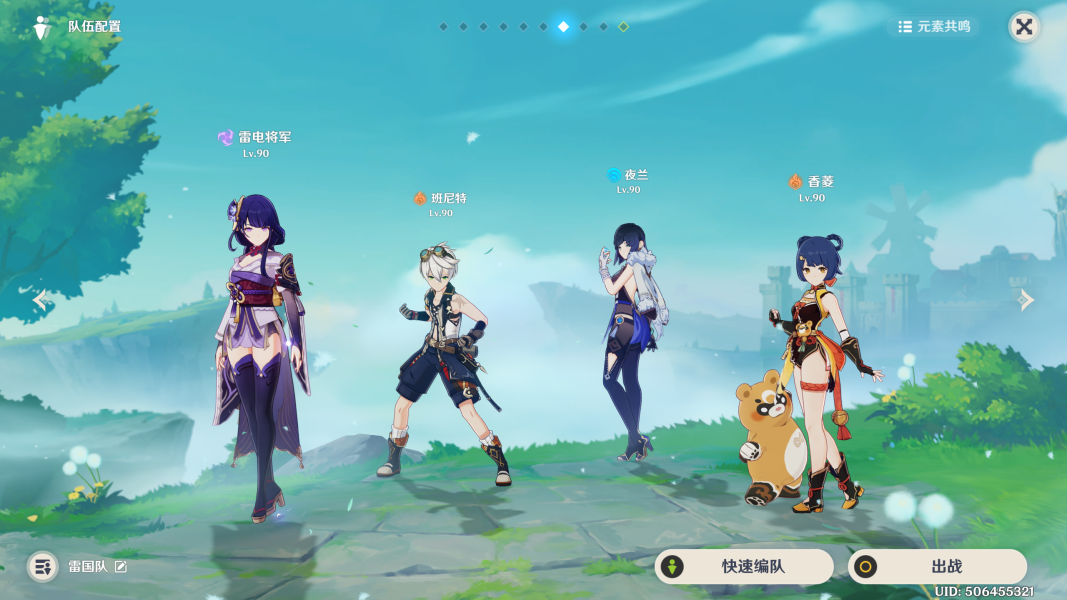The width and height of the screenshot is (1067, 600).
Task: Close the party setup screen
Action: (x=1024, y=27)
